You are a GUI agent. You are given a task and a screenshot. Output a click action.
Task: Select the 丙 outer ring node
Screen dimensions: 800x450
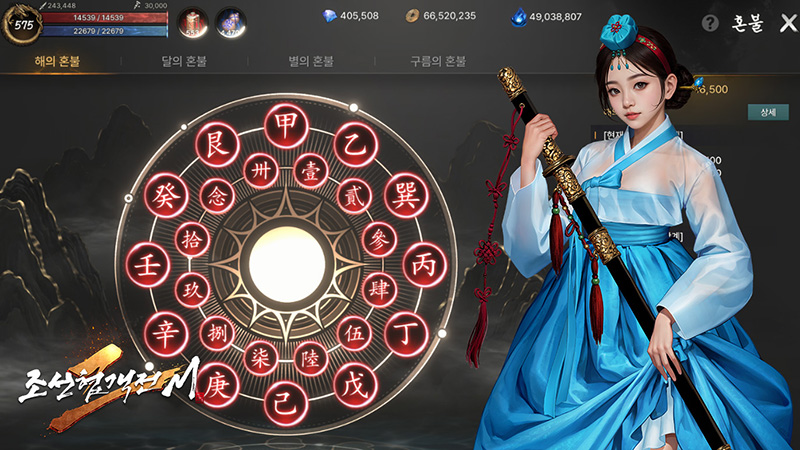422,265
